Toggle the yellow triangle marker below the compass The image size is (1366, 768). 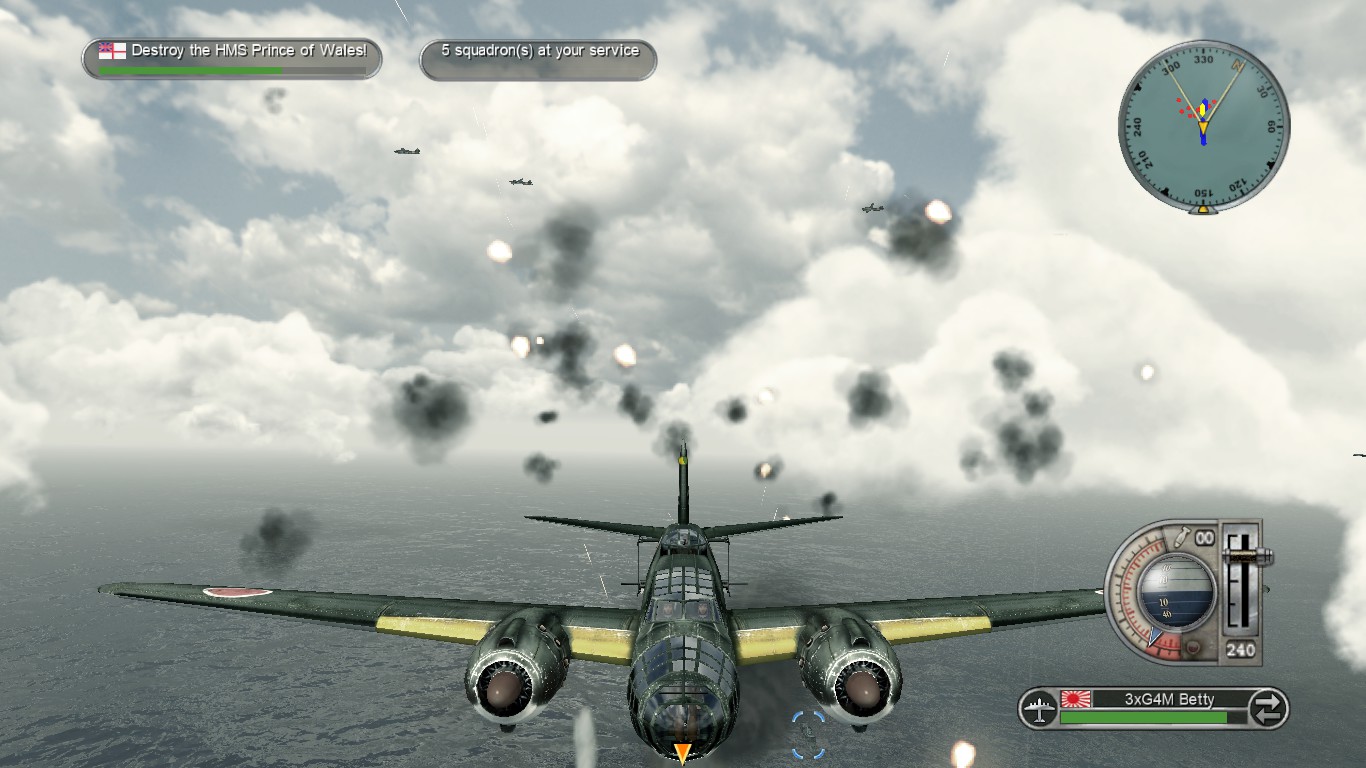1202,209
